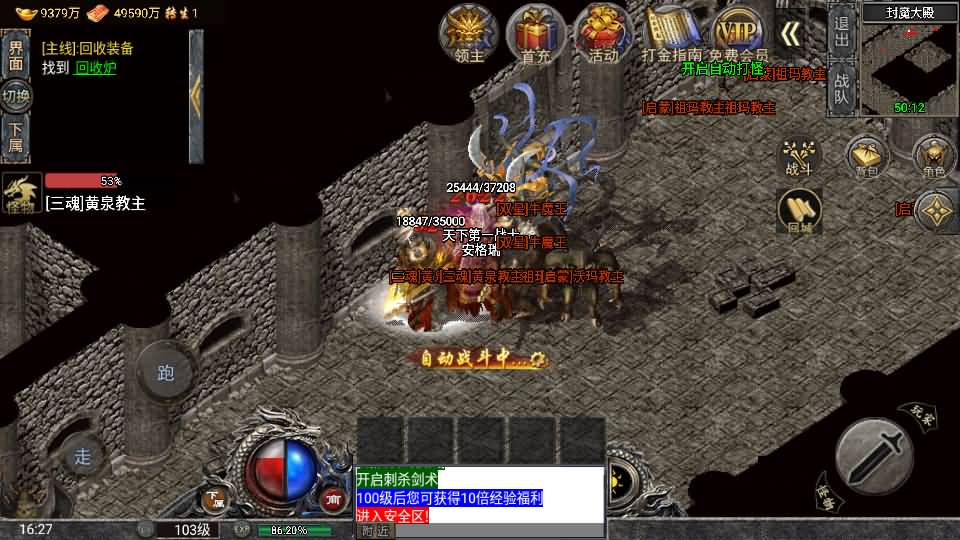Open the 战斗 combat menu icon
Screen dimensions: 960x540
pos(799,156)
